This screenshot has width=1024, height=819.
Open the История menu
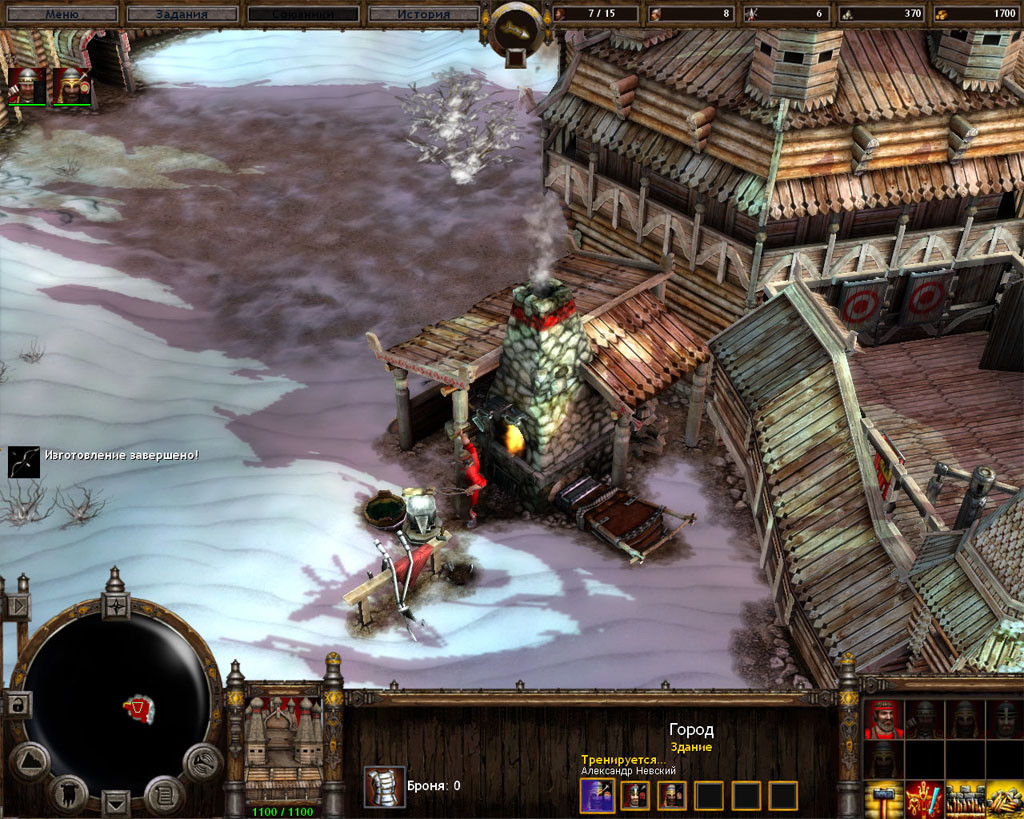point(423,14)
